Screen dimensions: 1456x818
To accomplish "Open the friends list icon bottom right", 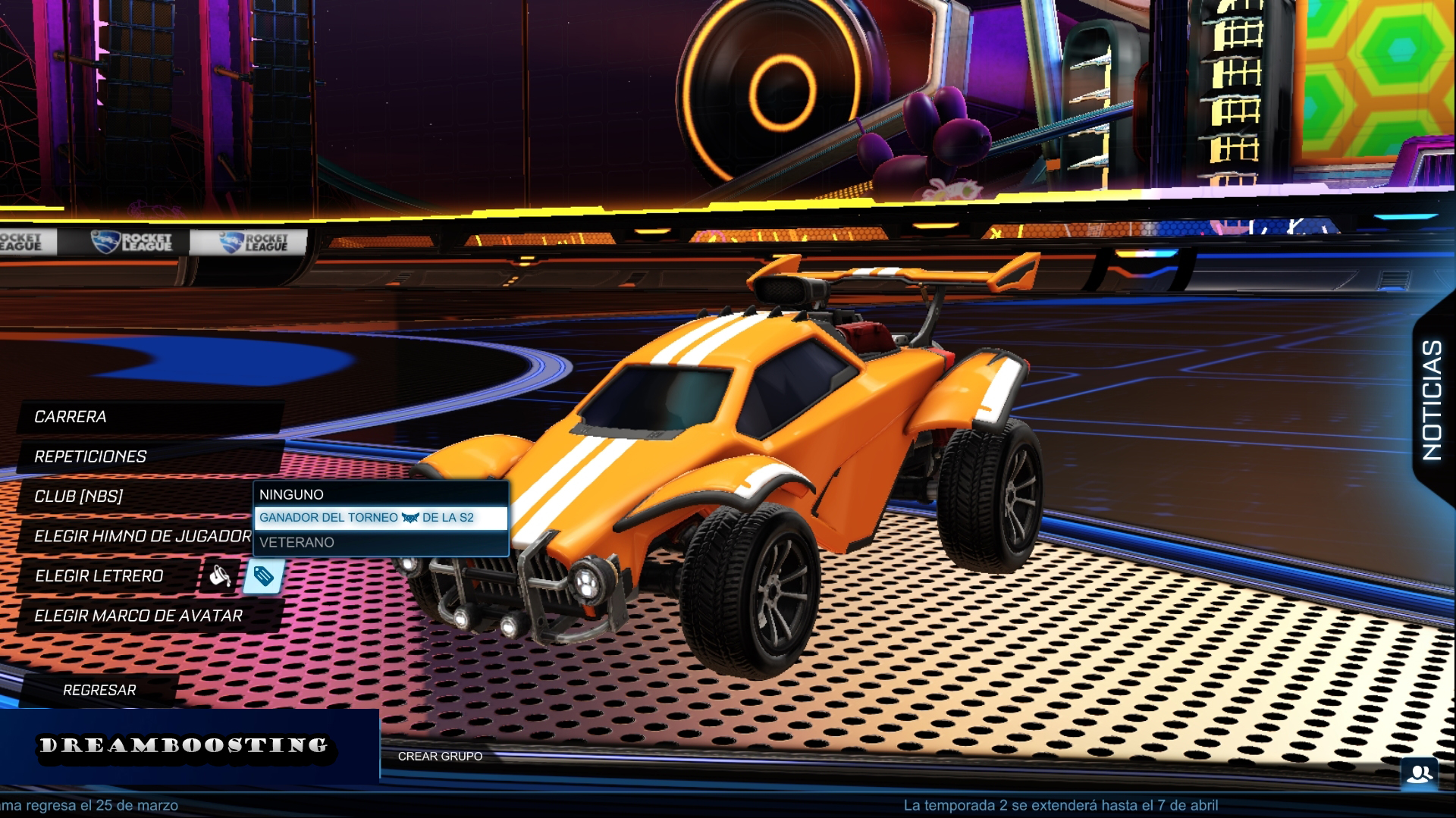I will [x=1420, y=775].
